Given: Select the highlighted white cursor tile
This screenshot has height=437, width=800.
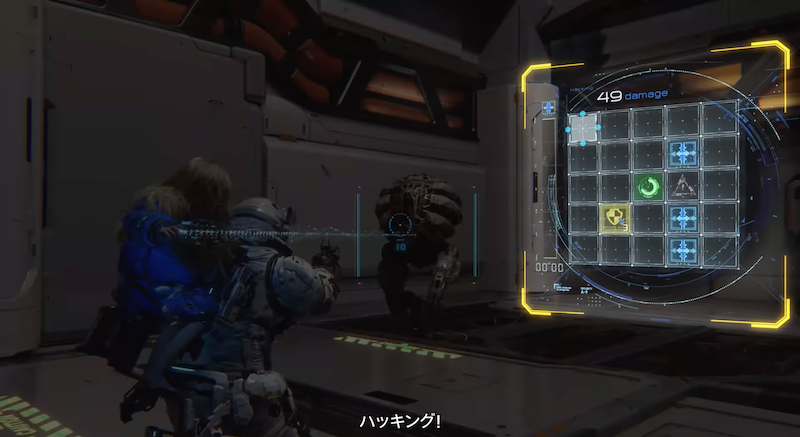Looking at the screenshot, I should 583,127.
